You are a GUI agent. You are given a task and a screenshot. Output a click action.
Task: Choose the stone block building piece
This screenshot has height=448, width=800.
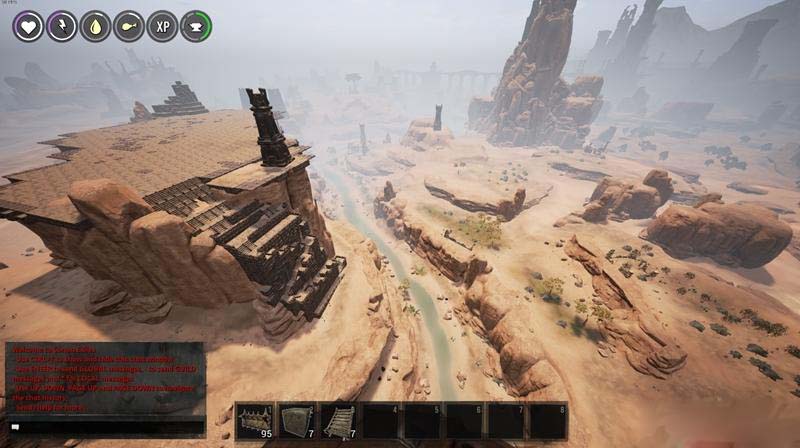tap(296, 421)
